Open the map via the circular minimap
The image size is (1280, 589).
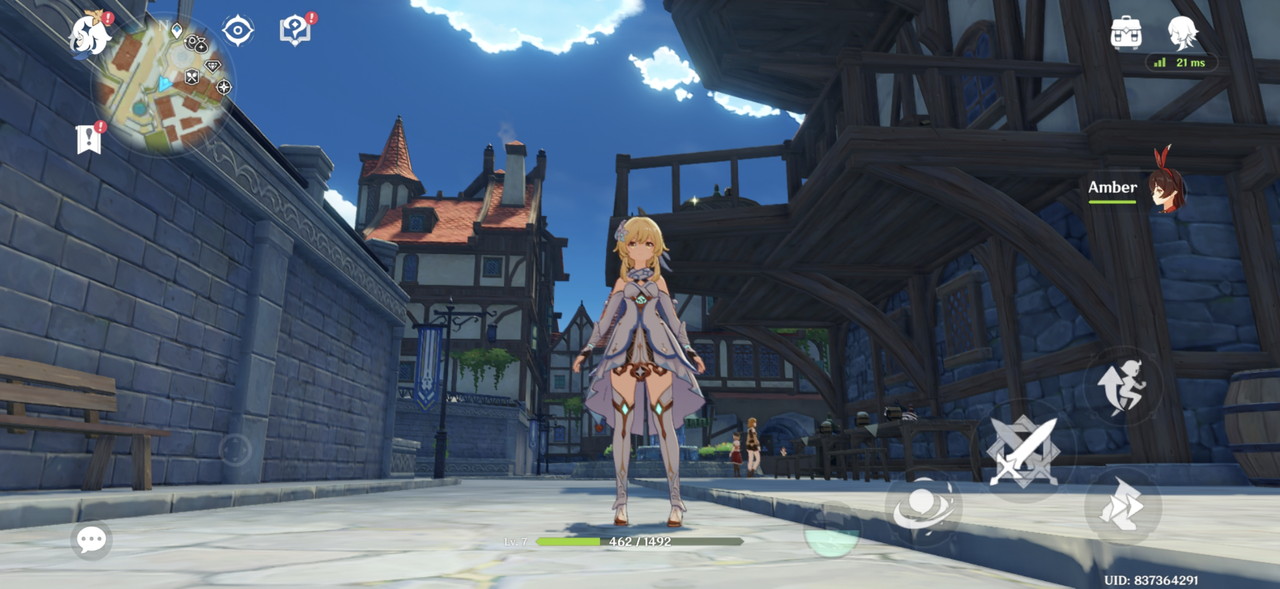[164, 85]
